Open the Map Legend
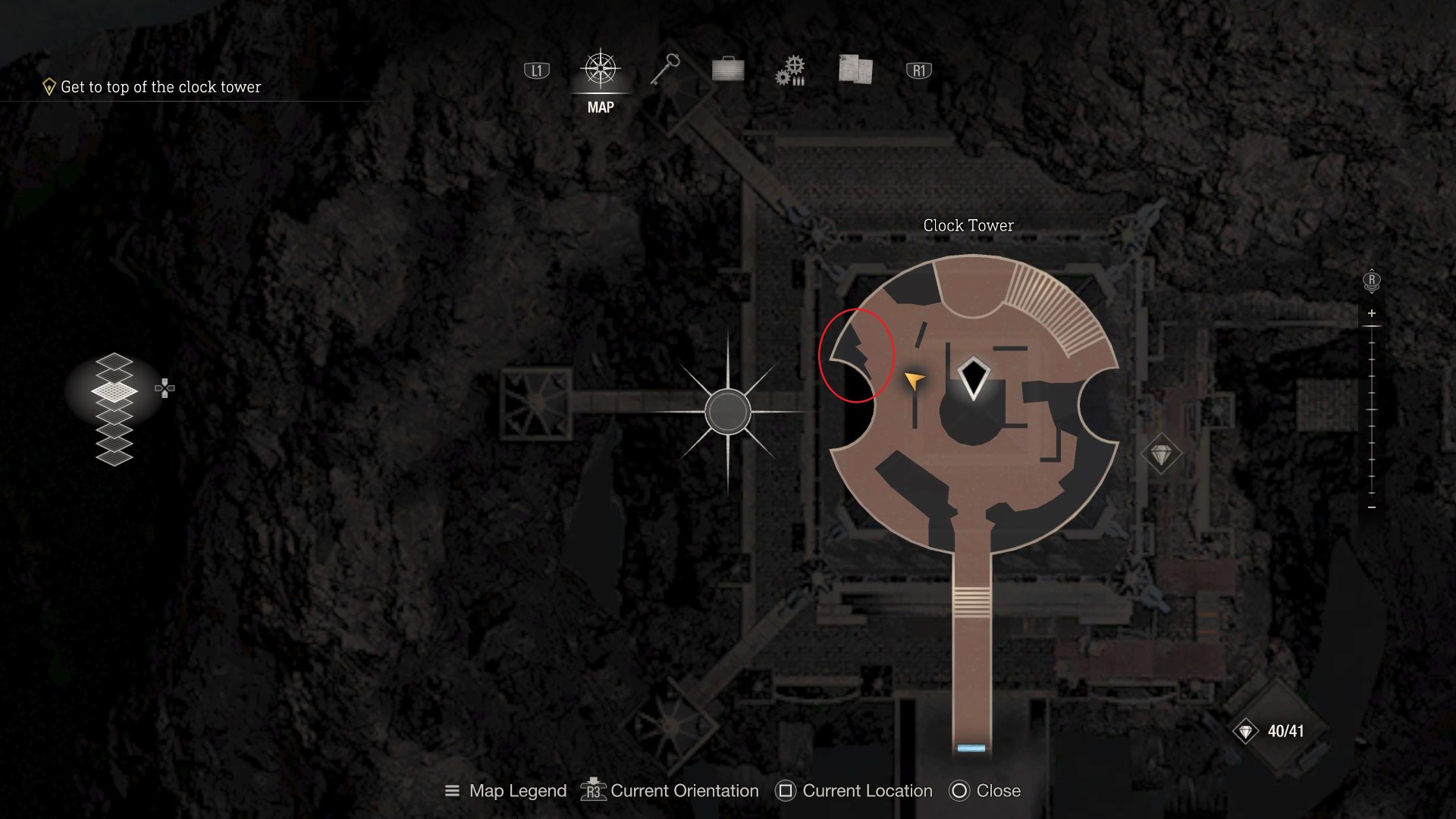Screen dimensions: 1456x819 click(x=506, y=791)
